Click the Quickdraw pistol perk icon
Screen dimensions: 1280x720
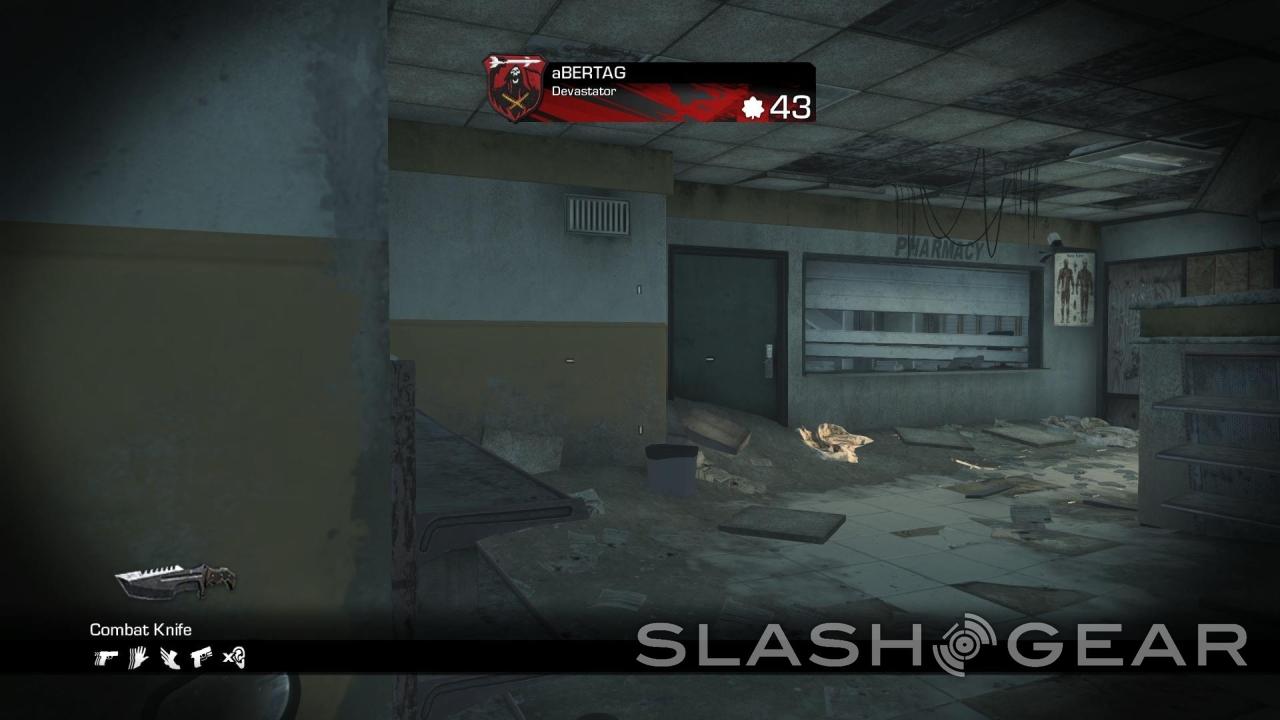tap(106, 658)
